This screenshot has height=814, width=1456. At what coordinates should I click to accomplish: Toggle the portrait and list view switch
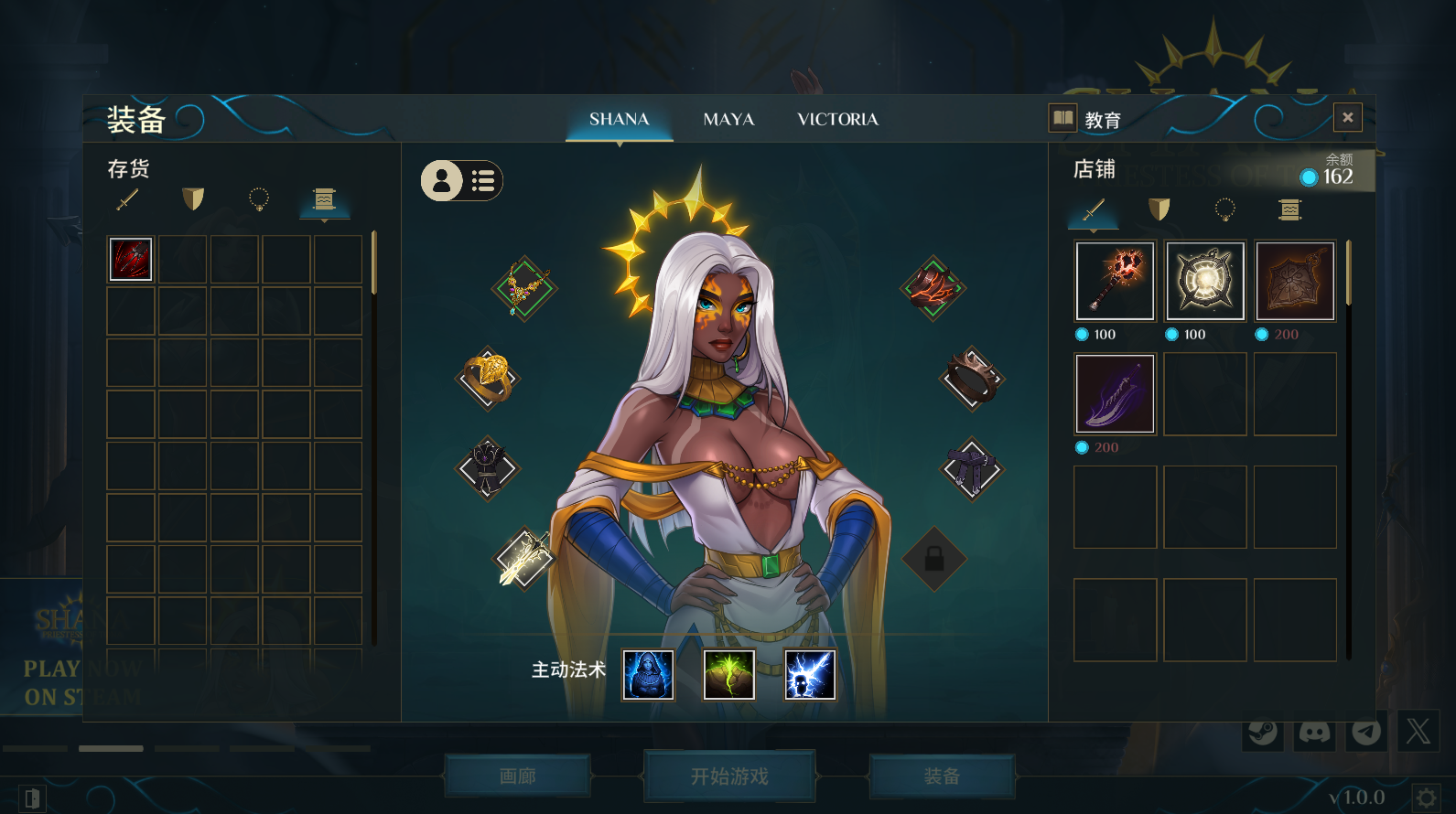(461, 181)
